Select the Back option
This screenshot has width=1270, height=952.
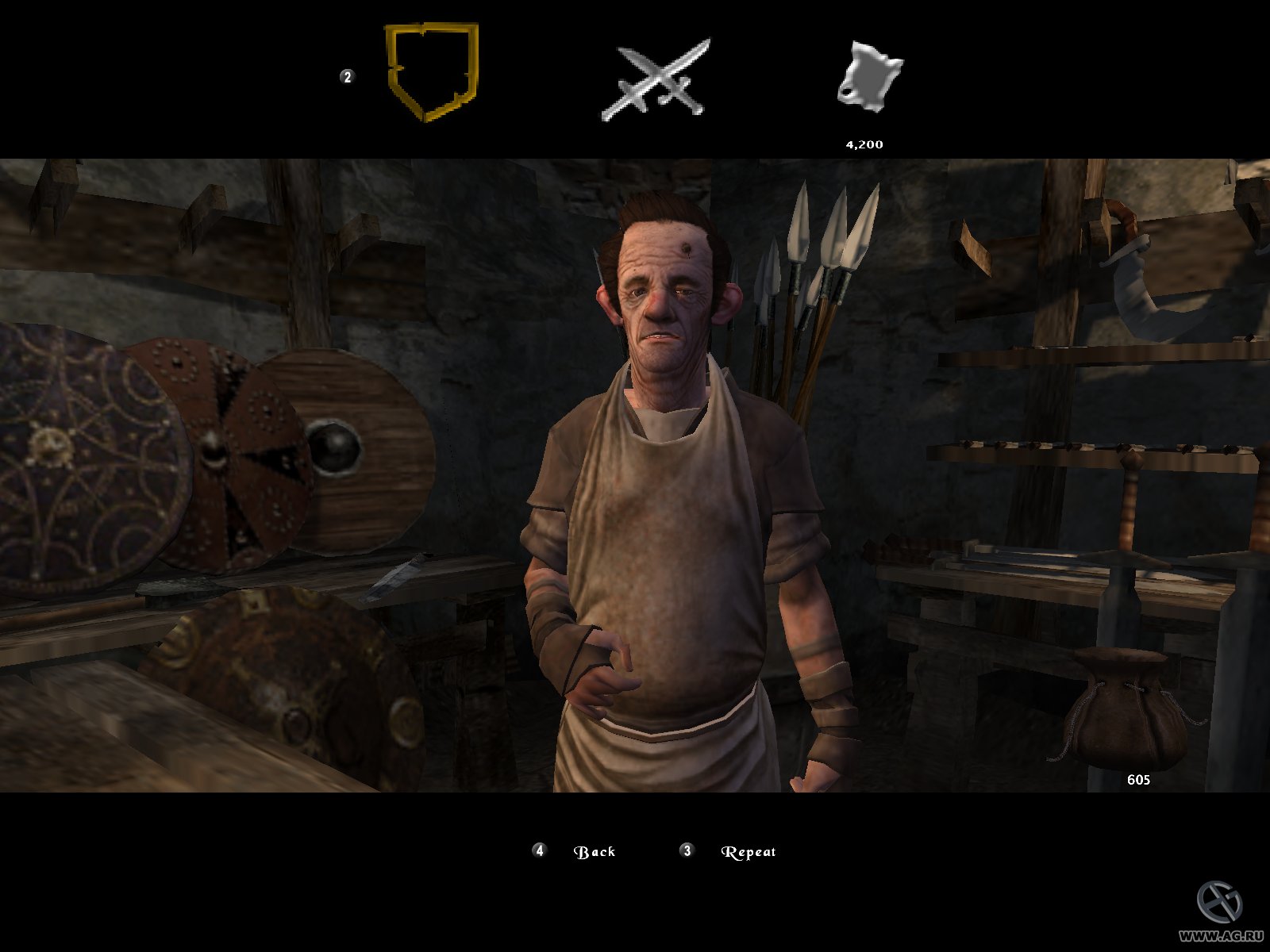595,850
